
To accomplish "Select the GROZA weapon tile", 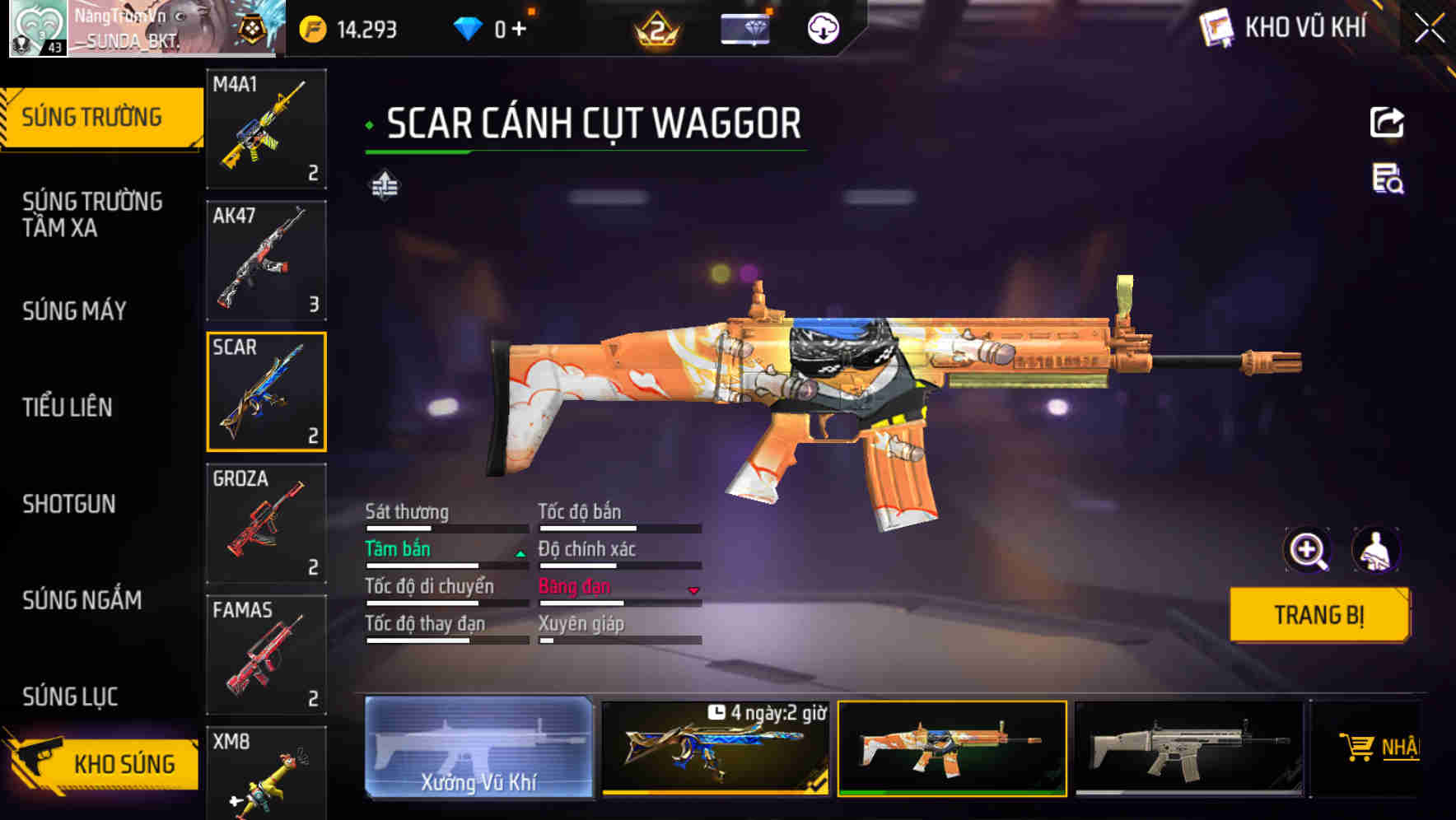I will click(266, 523).
